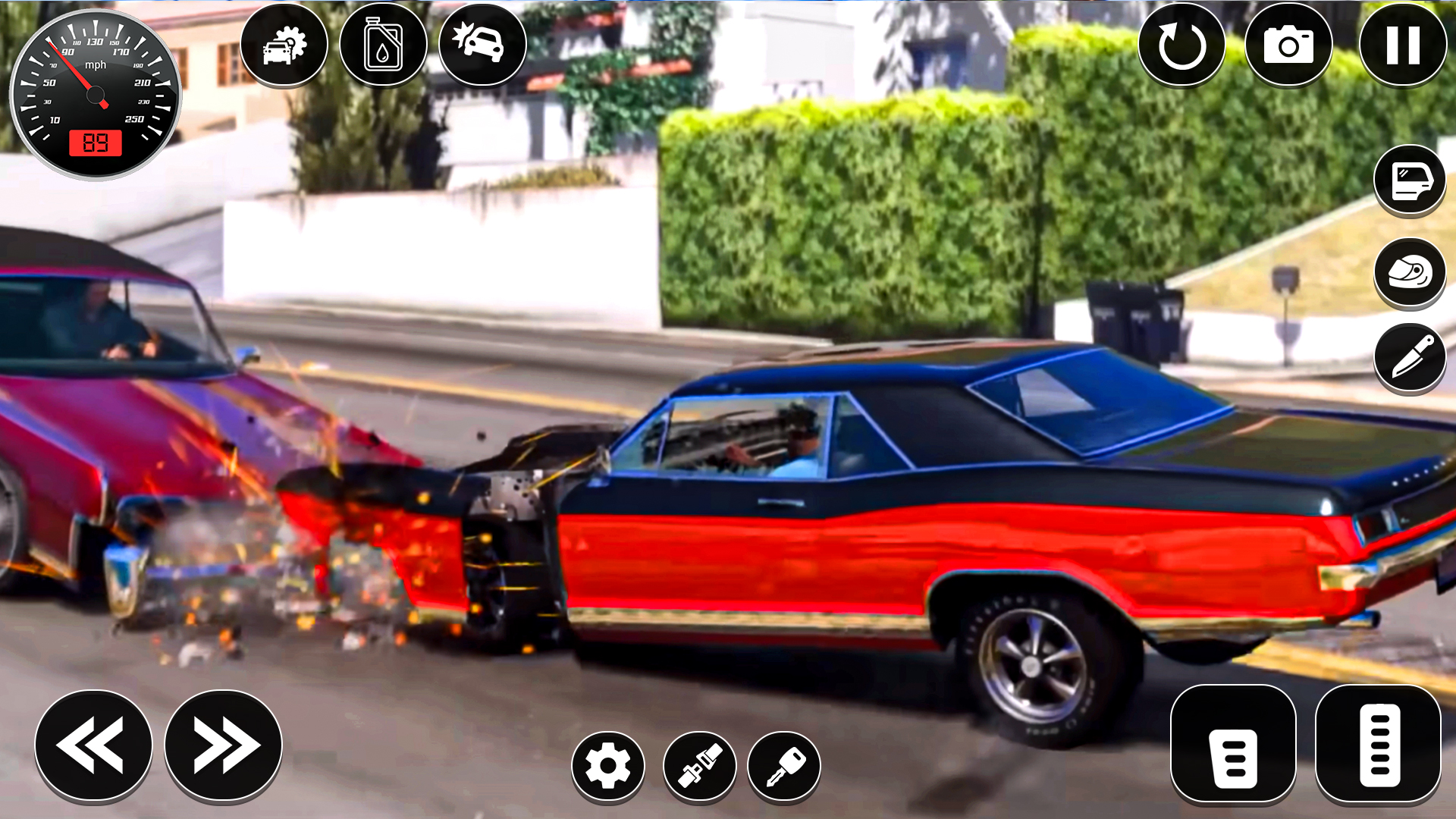Screen dimensions: 1456x819
Task: Open the crash scenario icon
Action: (x=480, y=45)
